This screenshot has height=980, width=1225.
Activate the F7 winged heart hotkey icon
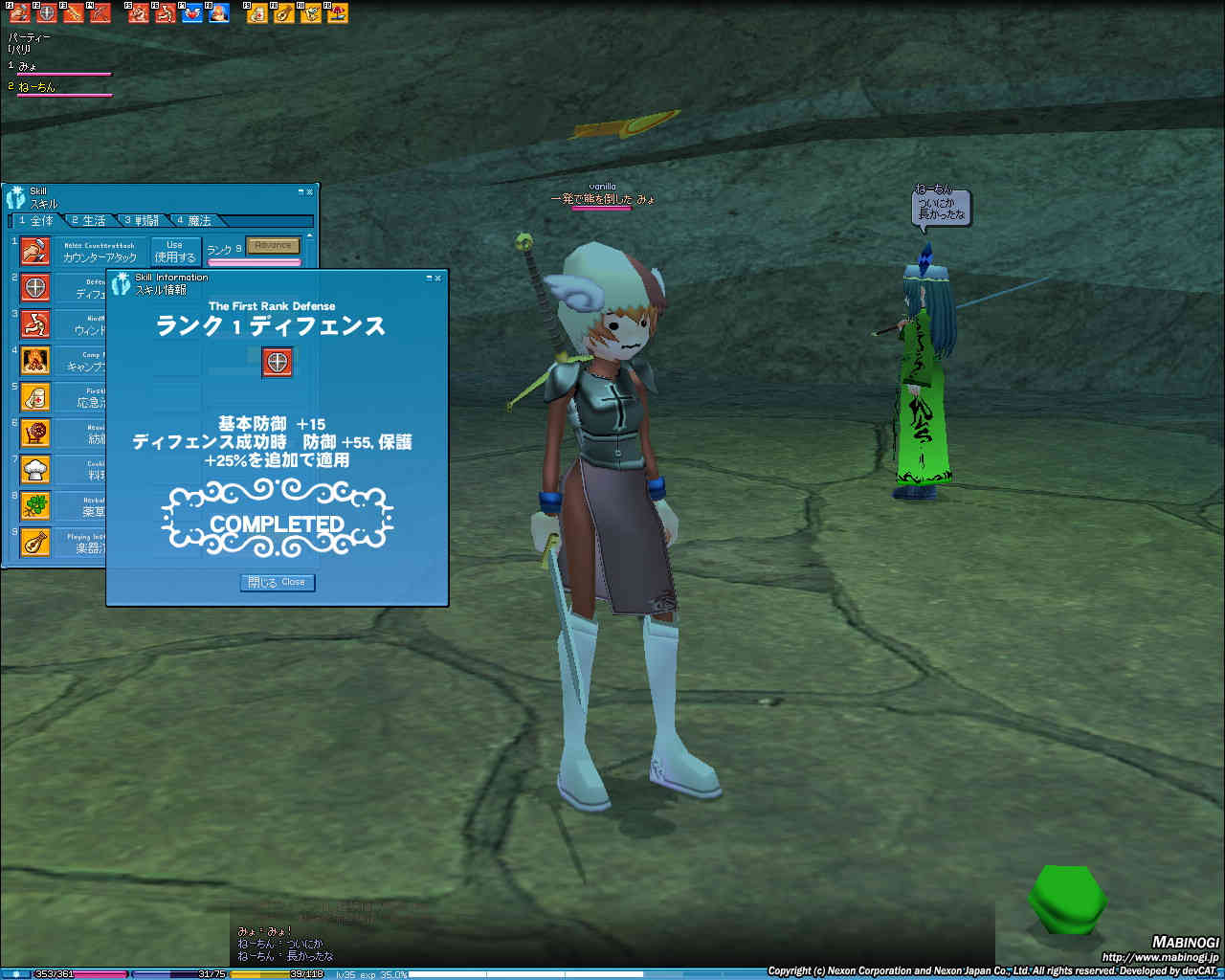pyautogui.click(x=191, y=13)
